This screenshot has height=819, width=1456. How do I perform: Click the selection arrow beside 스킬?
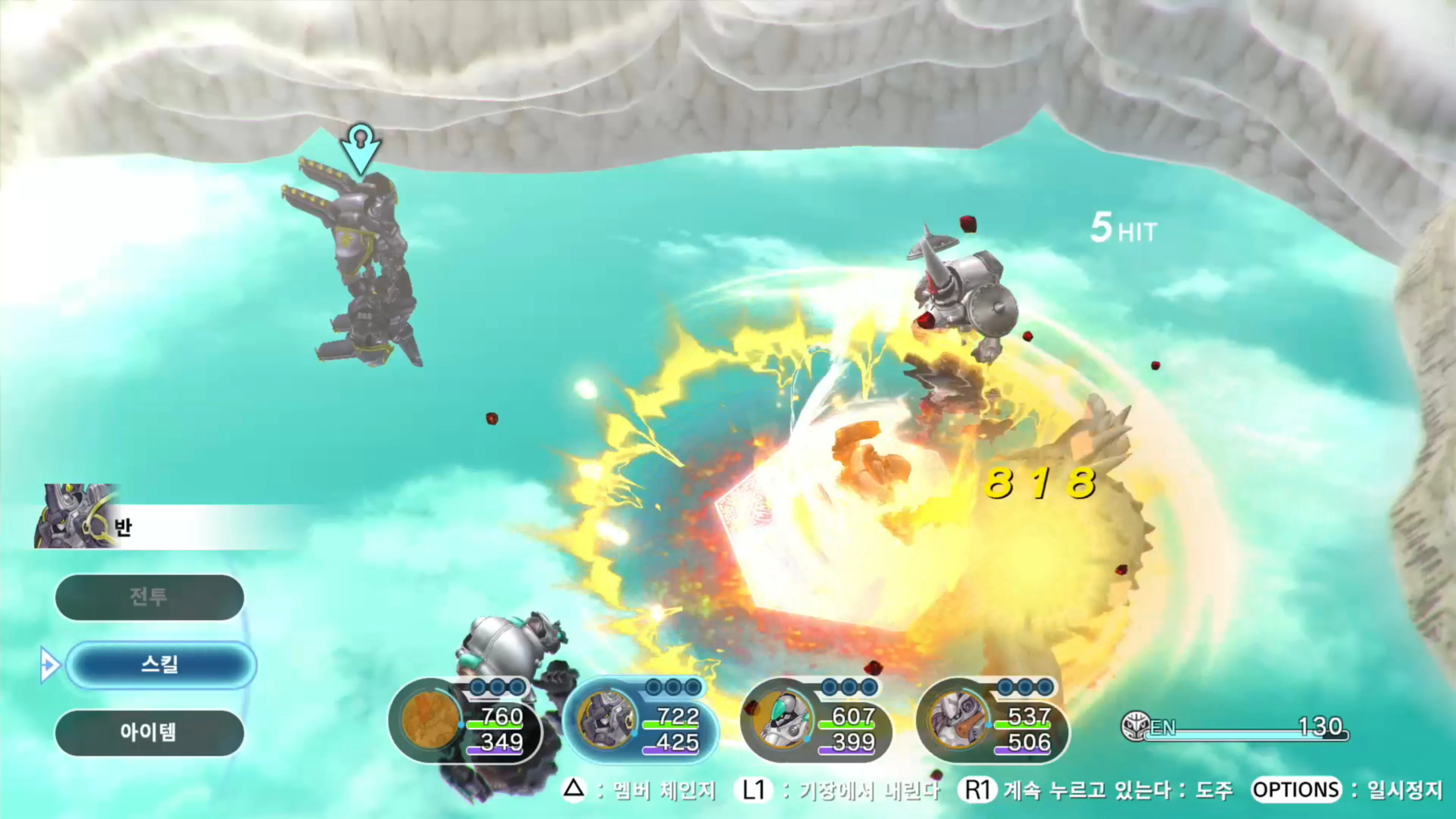pos(51,665)
